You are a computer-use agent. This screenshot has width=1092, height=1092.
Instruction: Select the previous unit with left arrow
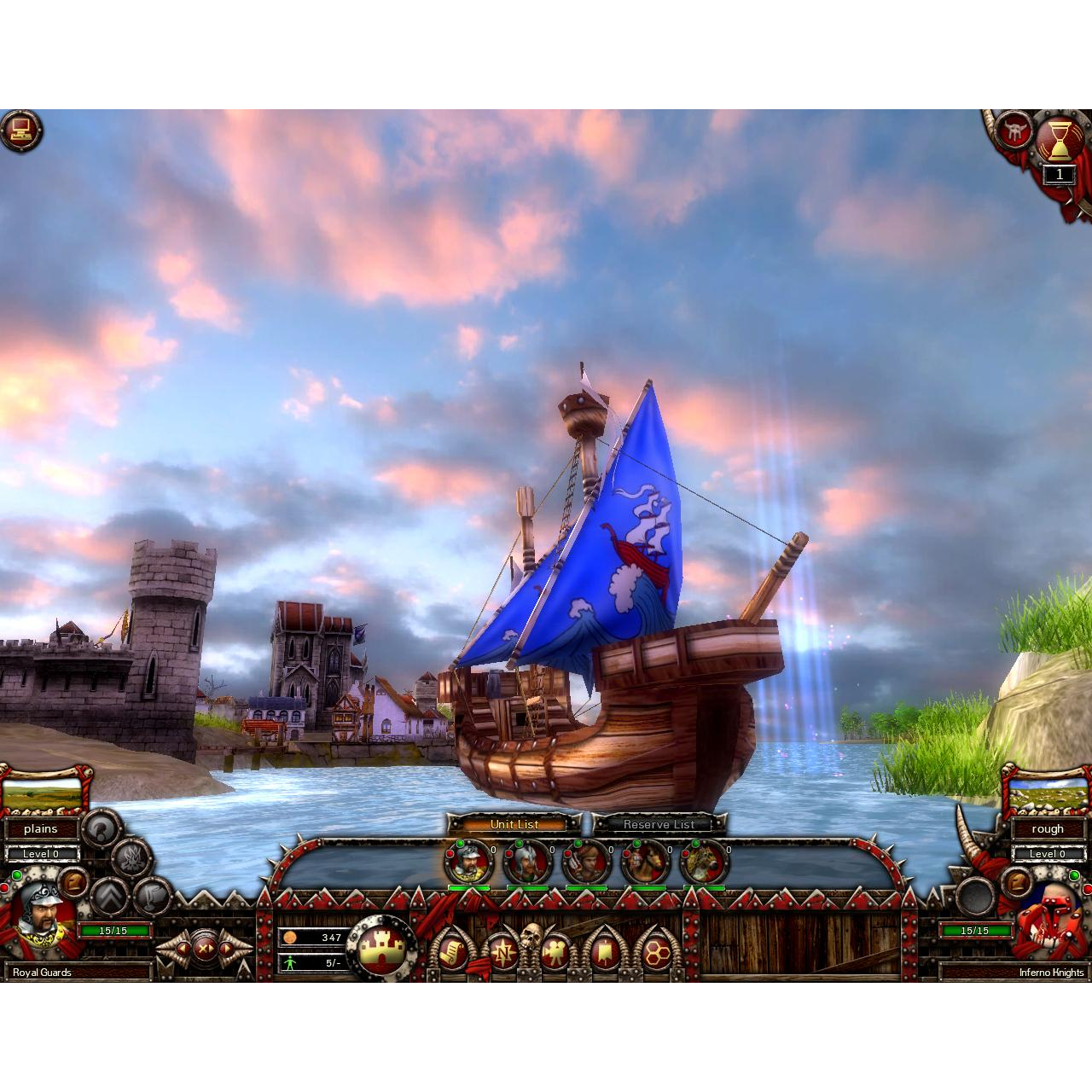(x=182, y=948)
